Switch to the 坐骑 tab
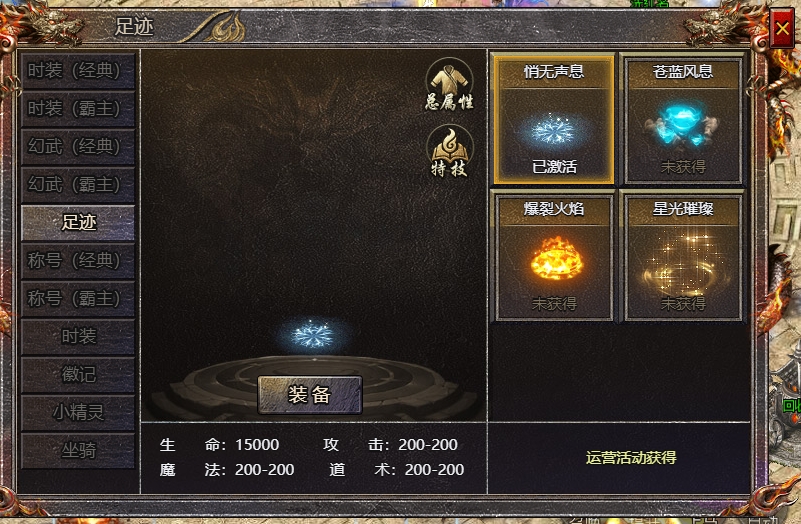Image resolution: width=801 pixels, height=524 pixels. pyautogui.click(x=78, y=450)
